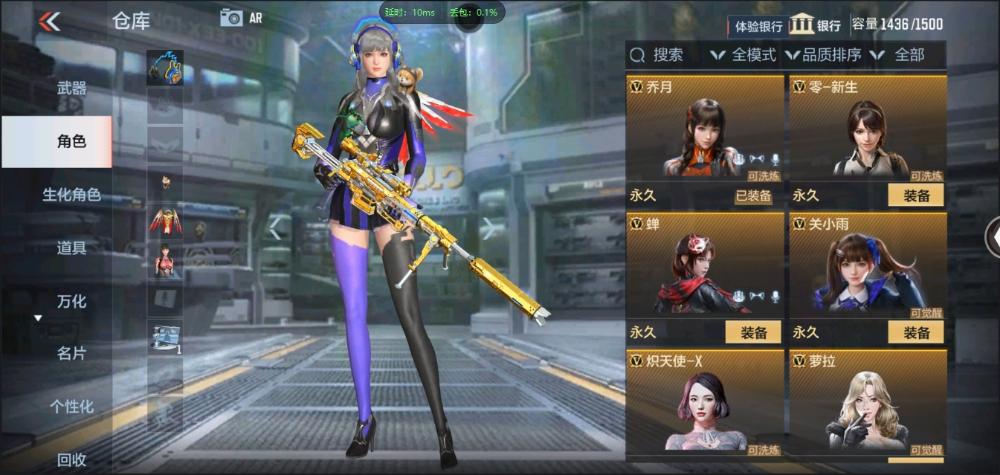Go back with the double-arrow button
The width and height of the screenshot is (1000, 475).
coord(49,21)
